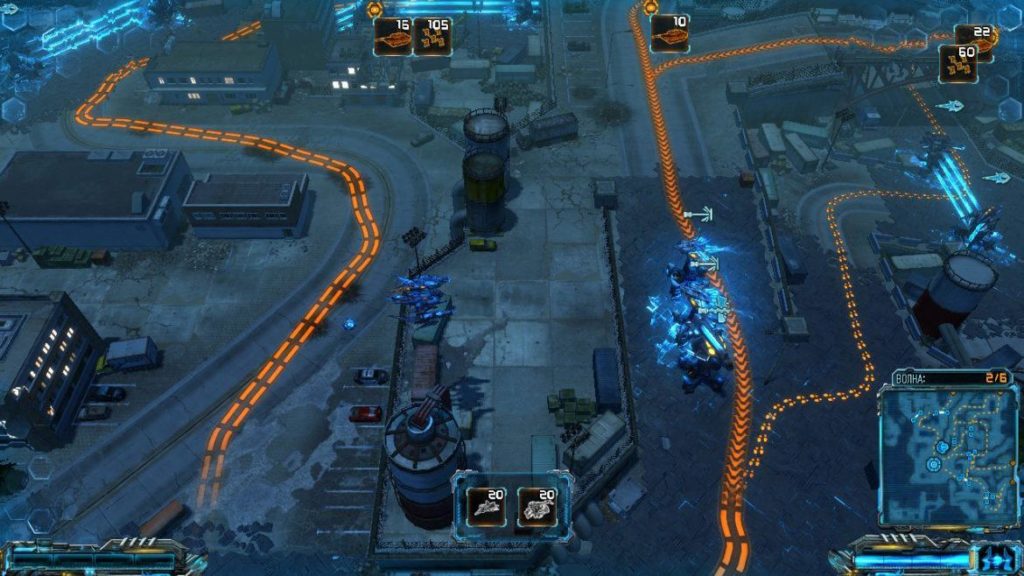Inspect the infantry wave icon showing 60

coord(959,64)
